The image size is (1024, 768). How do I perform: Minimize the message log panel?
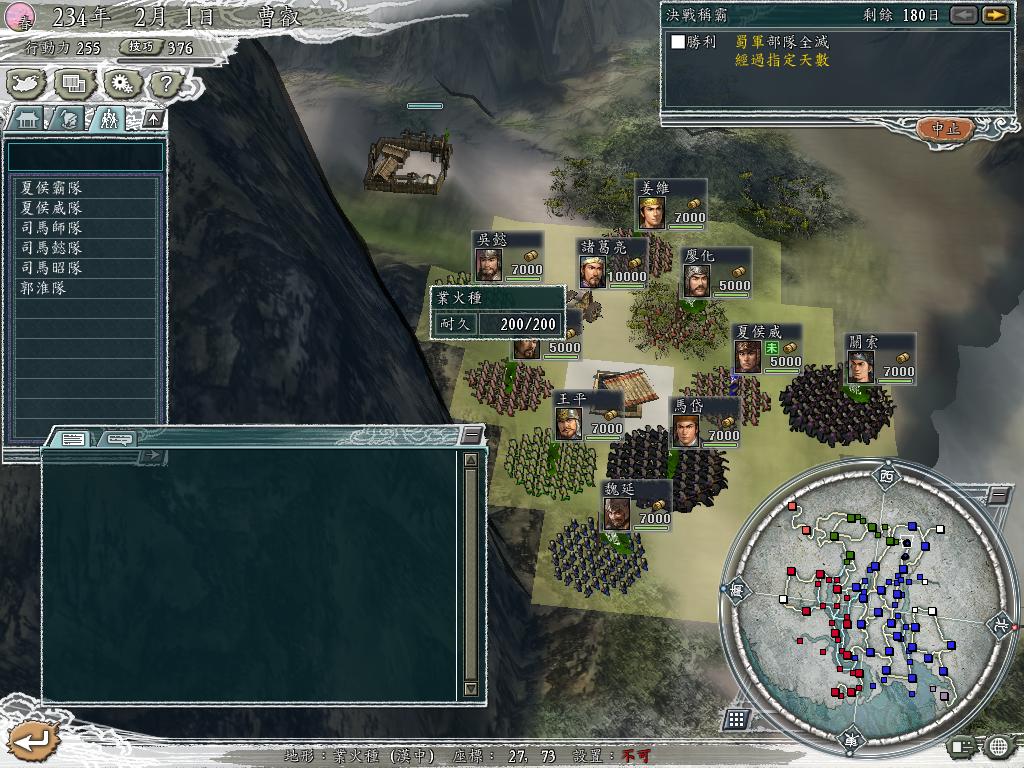471,435
